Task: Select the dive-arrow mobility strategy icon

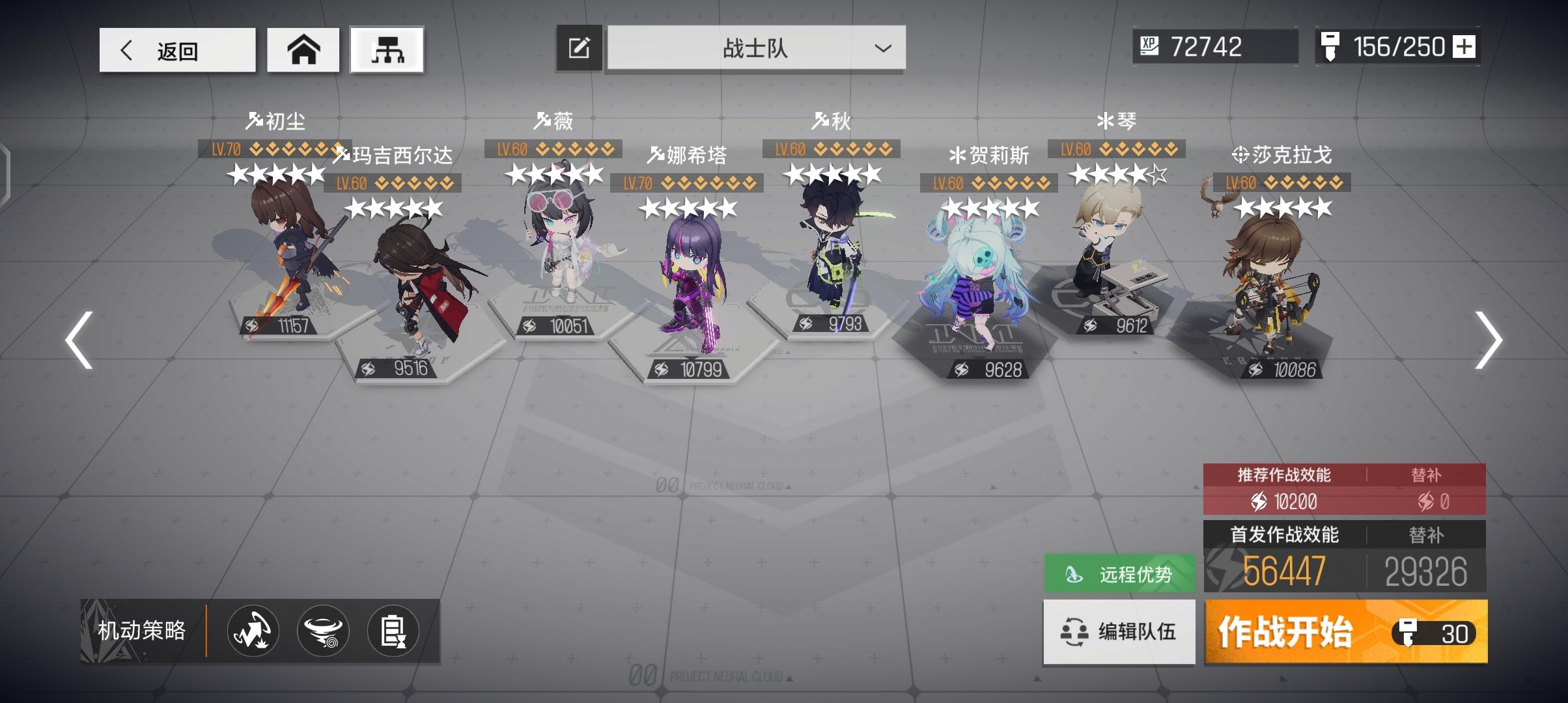Action: 252,631
